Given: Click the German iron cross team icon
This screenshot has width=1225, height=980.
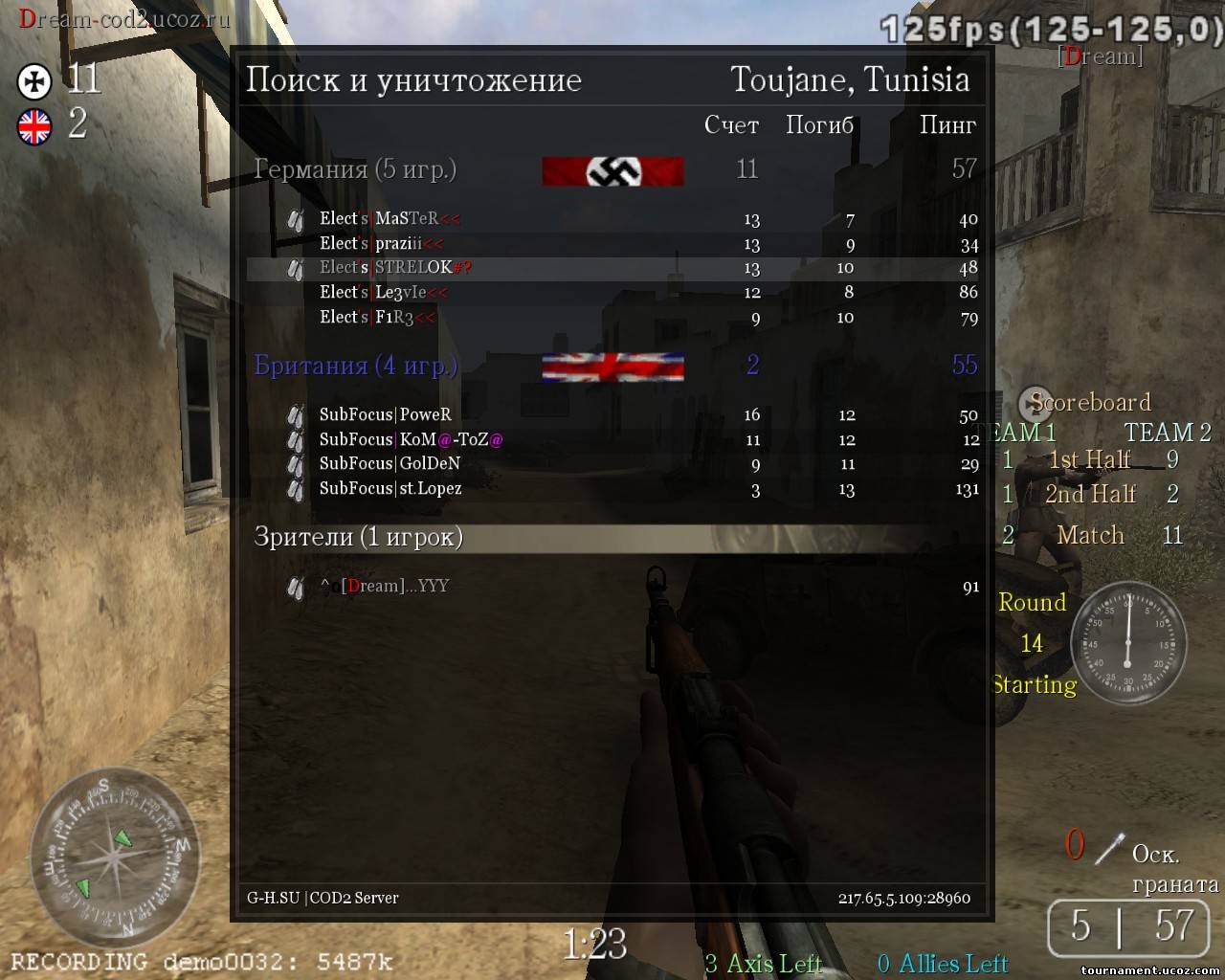Looking at the screenshot, I should pos(34,81).
